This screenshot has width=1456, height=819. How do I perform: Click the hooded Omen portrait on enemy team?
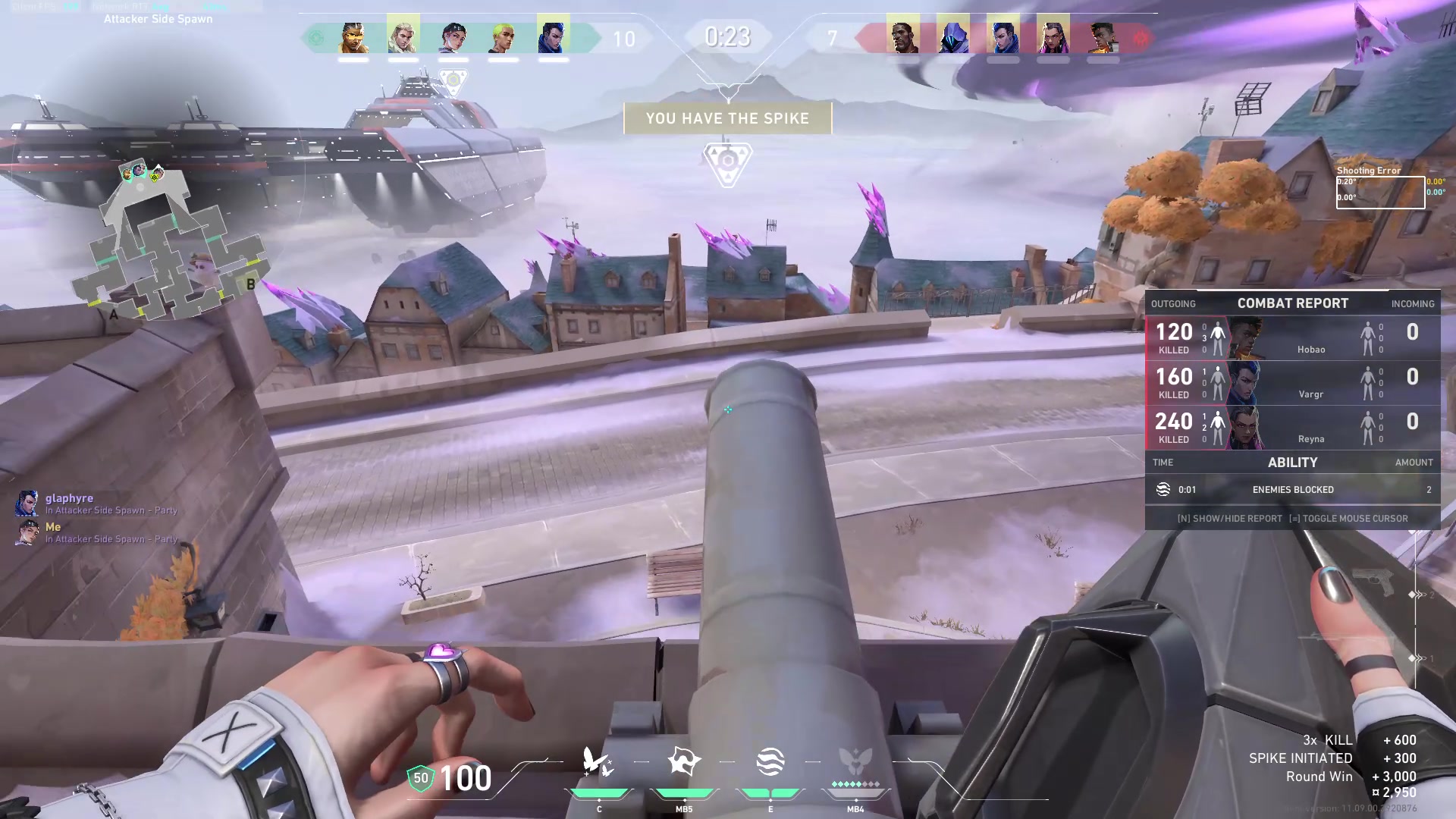coord(952,36)
